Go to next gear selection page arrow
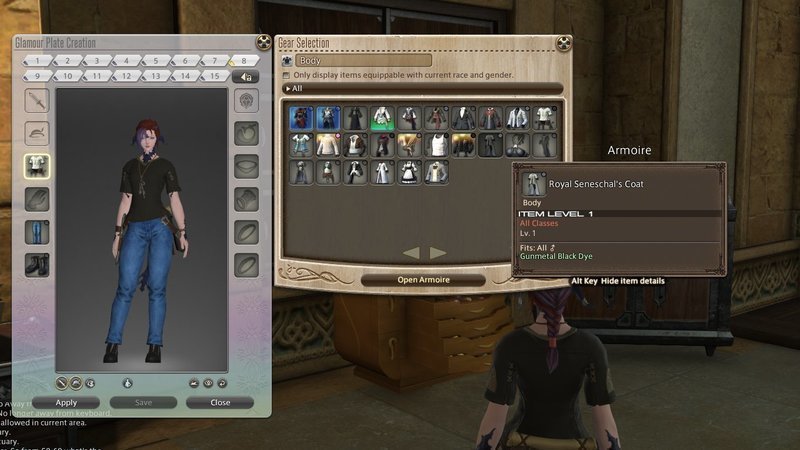The width and height of the screenshot is (800, 450). click(x=438, y=253)
